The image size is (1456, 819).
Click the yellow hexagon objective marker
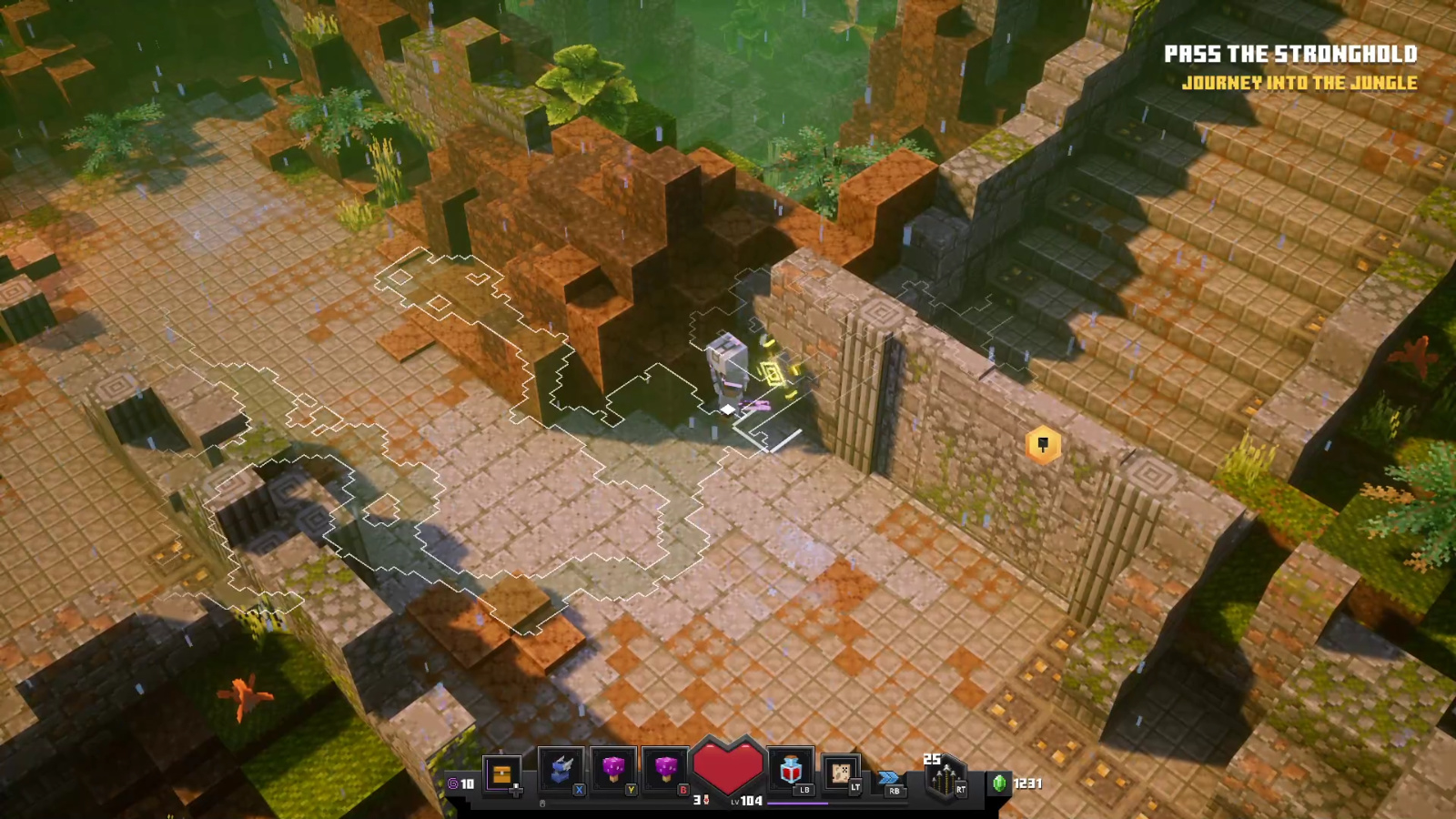tap(1043, 445)
